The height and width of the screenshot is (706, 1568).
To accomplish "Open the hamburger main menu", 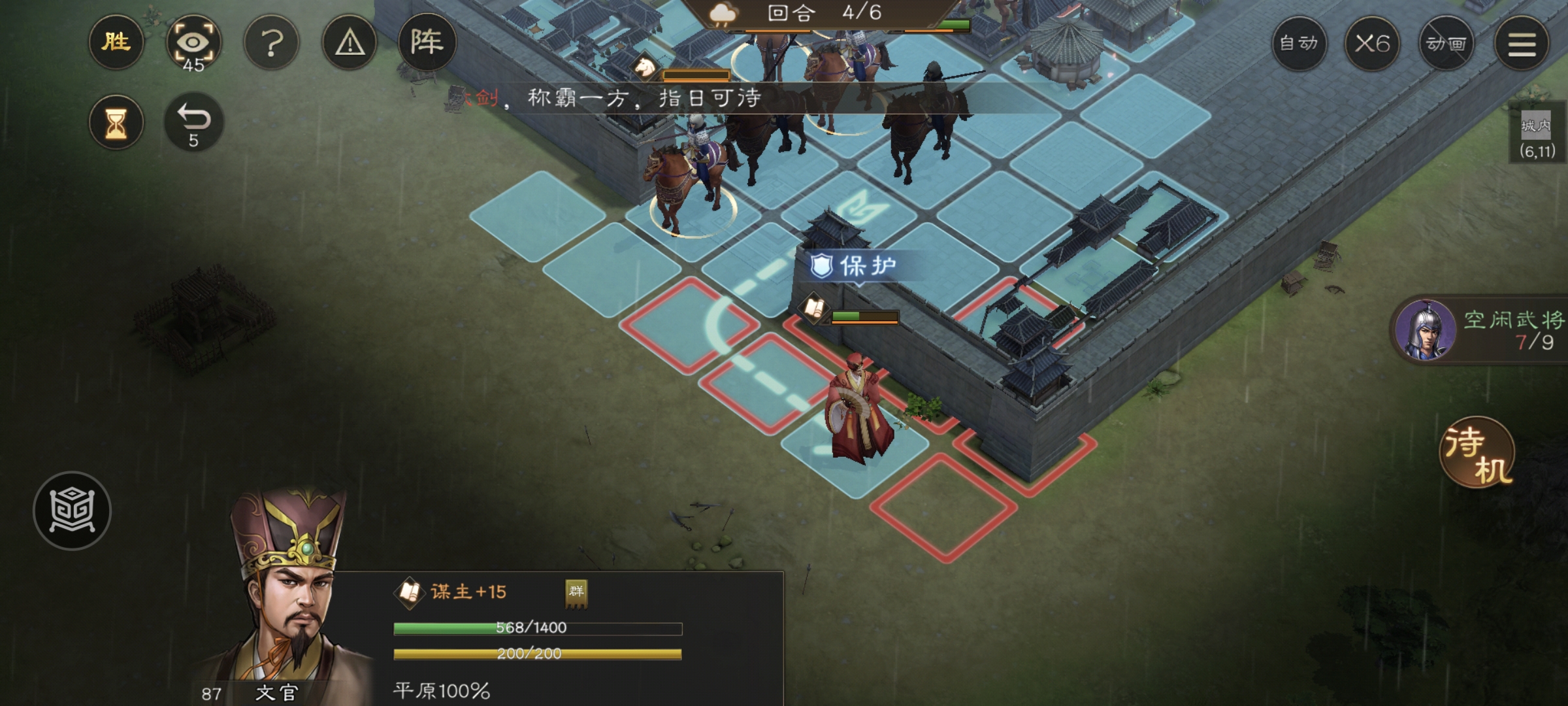I will pyautogui.click(x=1522, y=44).
